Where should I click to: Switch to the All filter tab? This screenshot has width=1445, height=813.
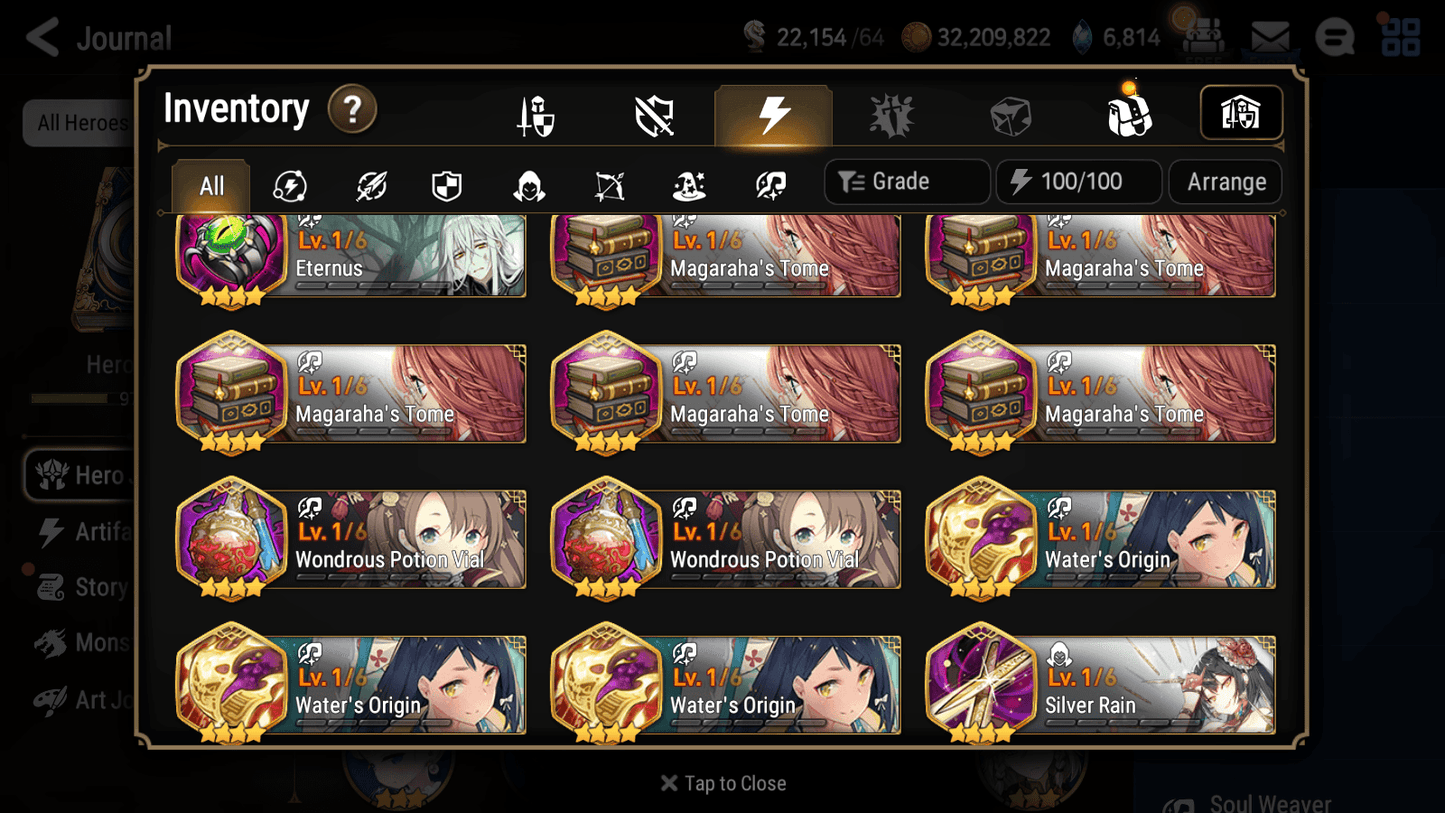[210, 185]
